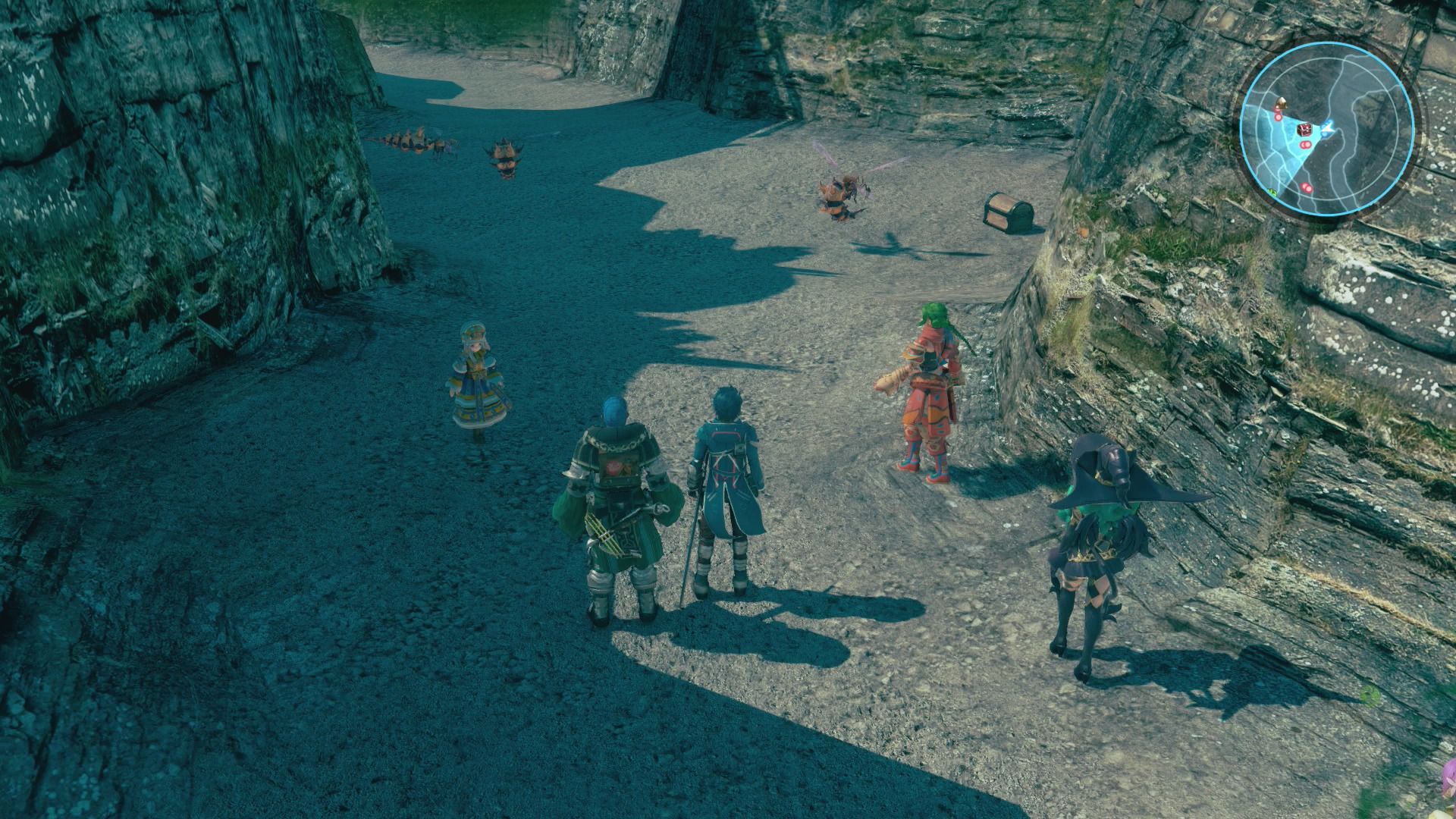
Task: Click the circular minimap
Action: click(x=1326, y=127)
